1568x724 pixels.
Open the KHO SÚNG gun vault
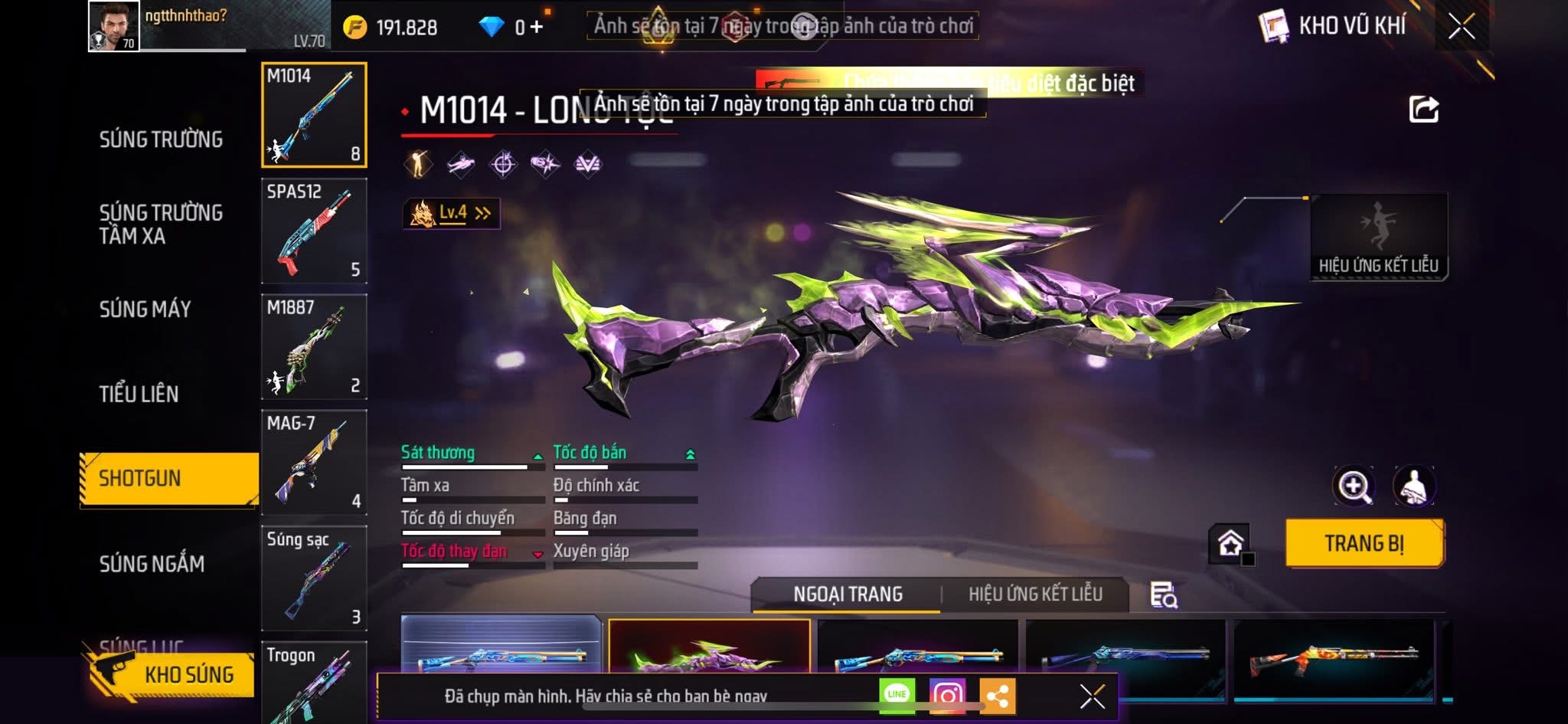click(170, 674)
